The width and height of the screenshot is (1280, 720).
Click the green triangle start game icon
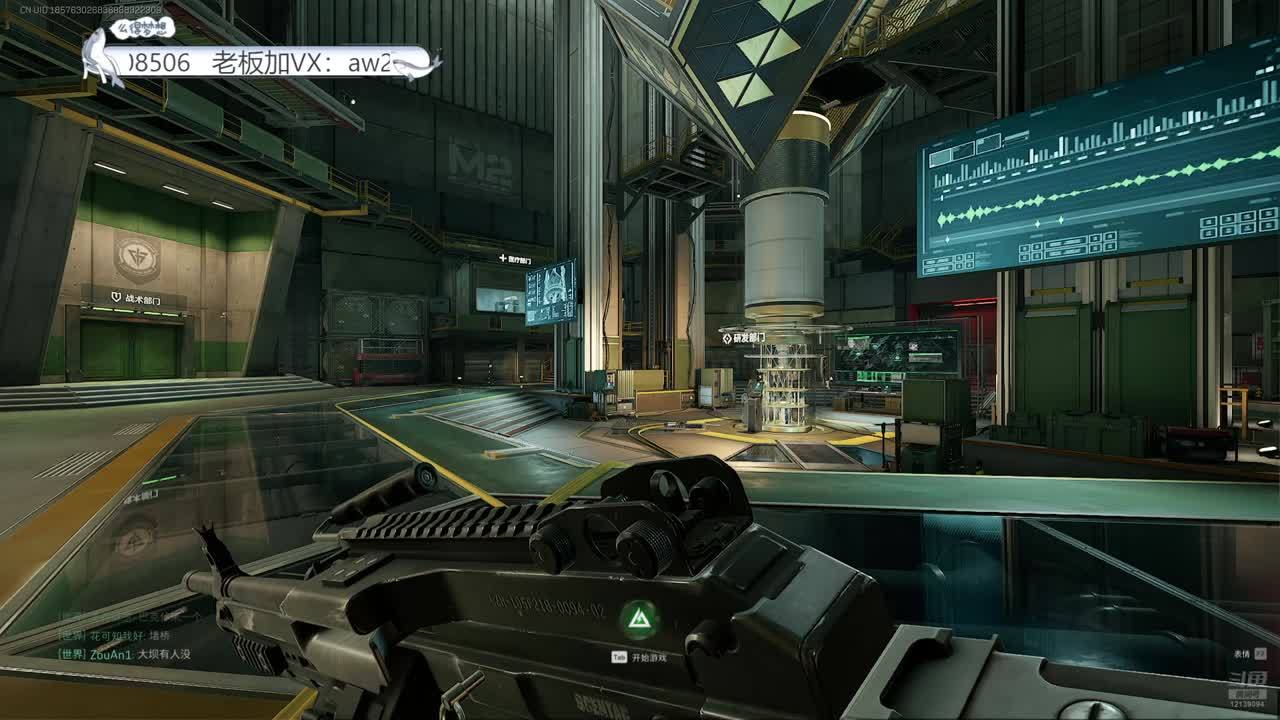point(638,620)
